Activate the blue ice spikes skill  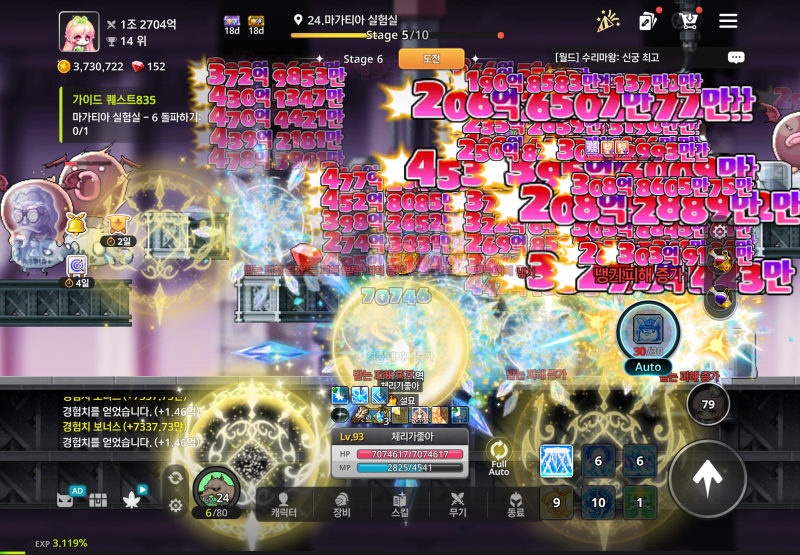coord(556,461)
